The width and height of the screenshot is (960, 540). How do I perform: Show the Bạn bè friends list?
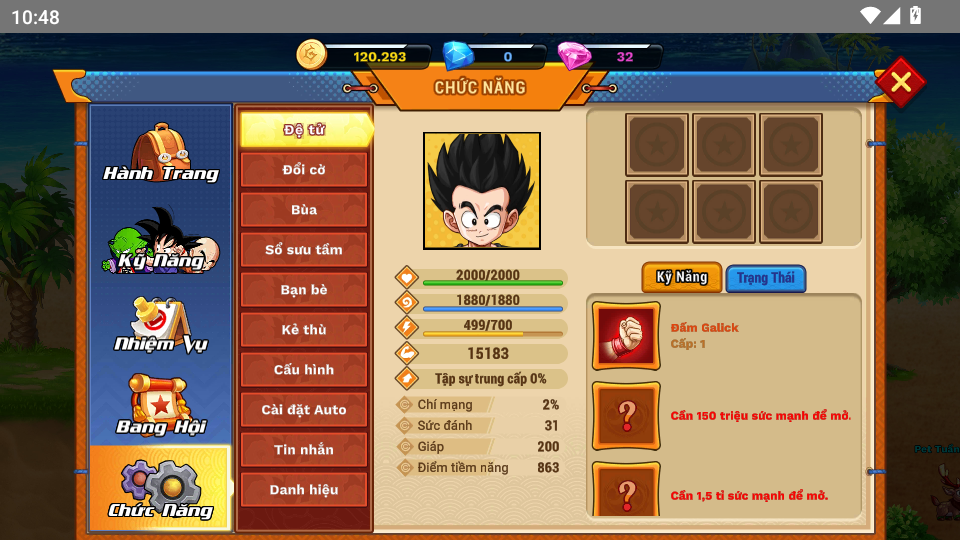304,290
